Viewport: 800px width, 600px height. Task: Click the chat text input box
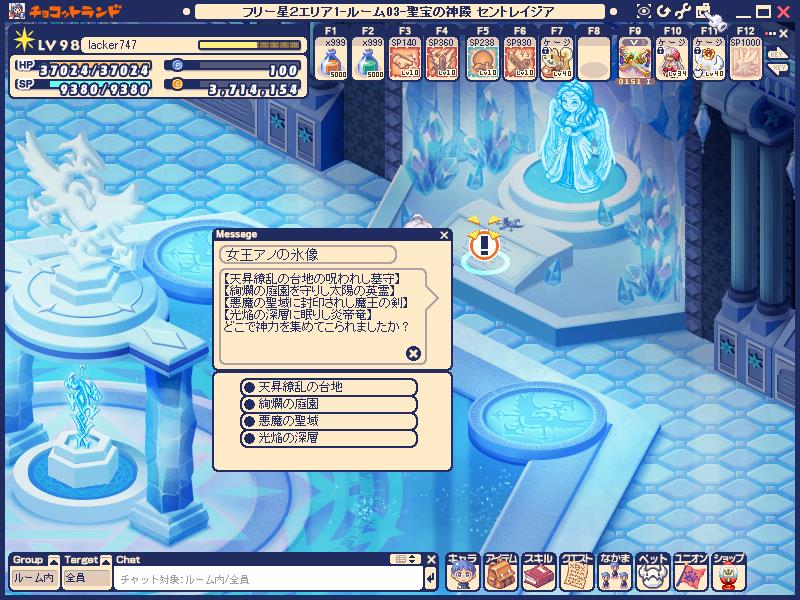click(x=268, y=579)
